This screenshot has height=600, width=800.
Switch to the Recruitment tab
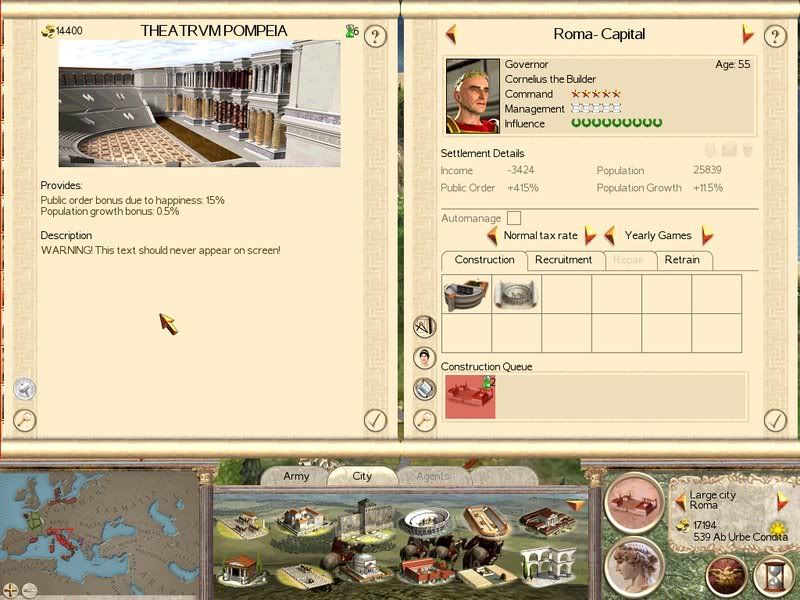563,260
